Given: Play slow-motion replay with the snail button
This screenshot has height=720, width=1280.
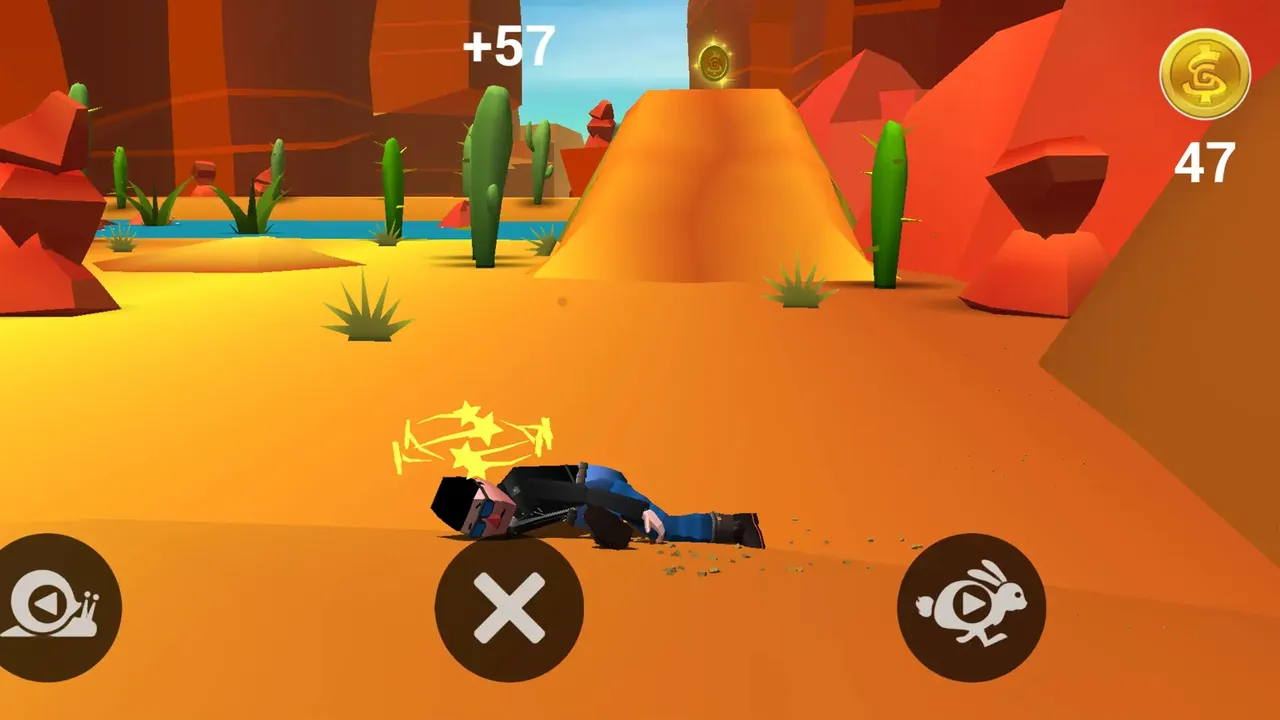Looking at the screenshot, I should (x=54, y=608).
